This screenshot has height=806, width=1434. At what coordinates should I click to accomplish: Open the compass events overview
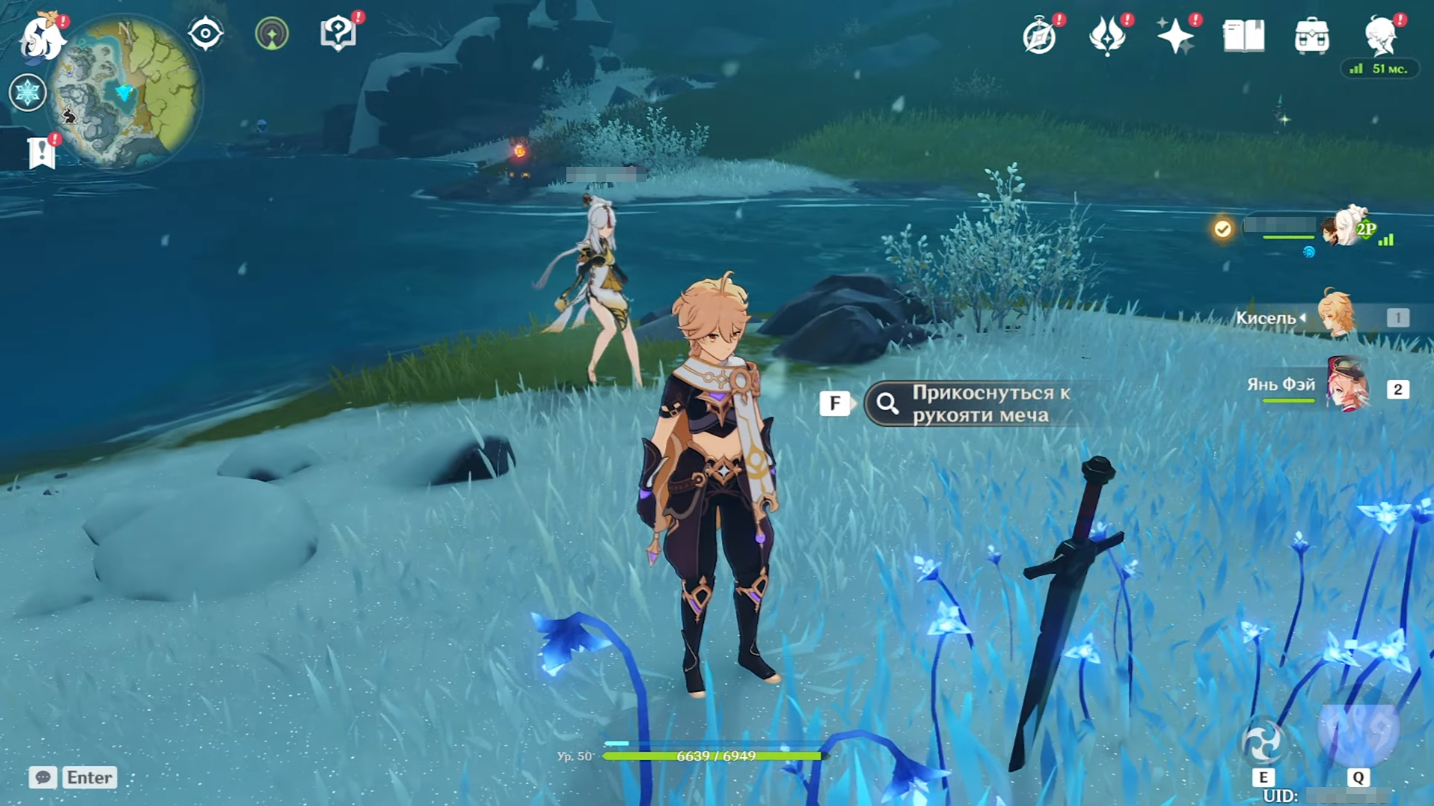pos(1040,36)
